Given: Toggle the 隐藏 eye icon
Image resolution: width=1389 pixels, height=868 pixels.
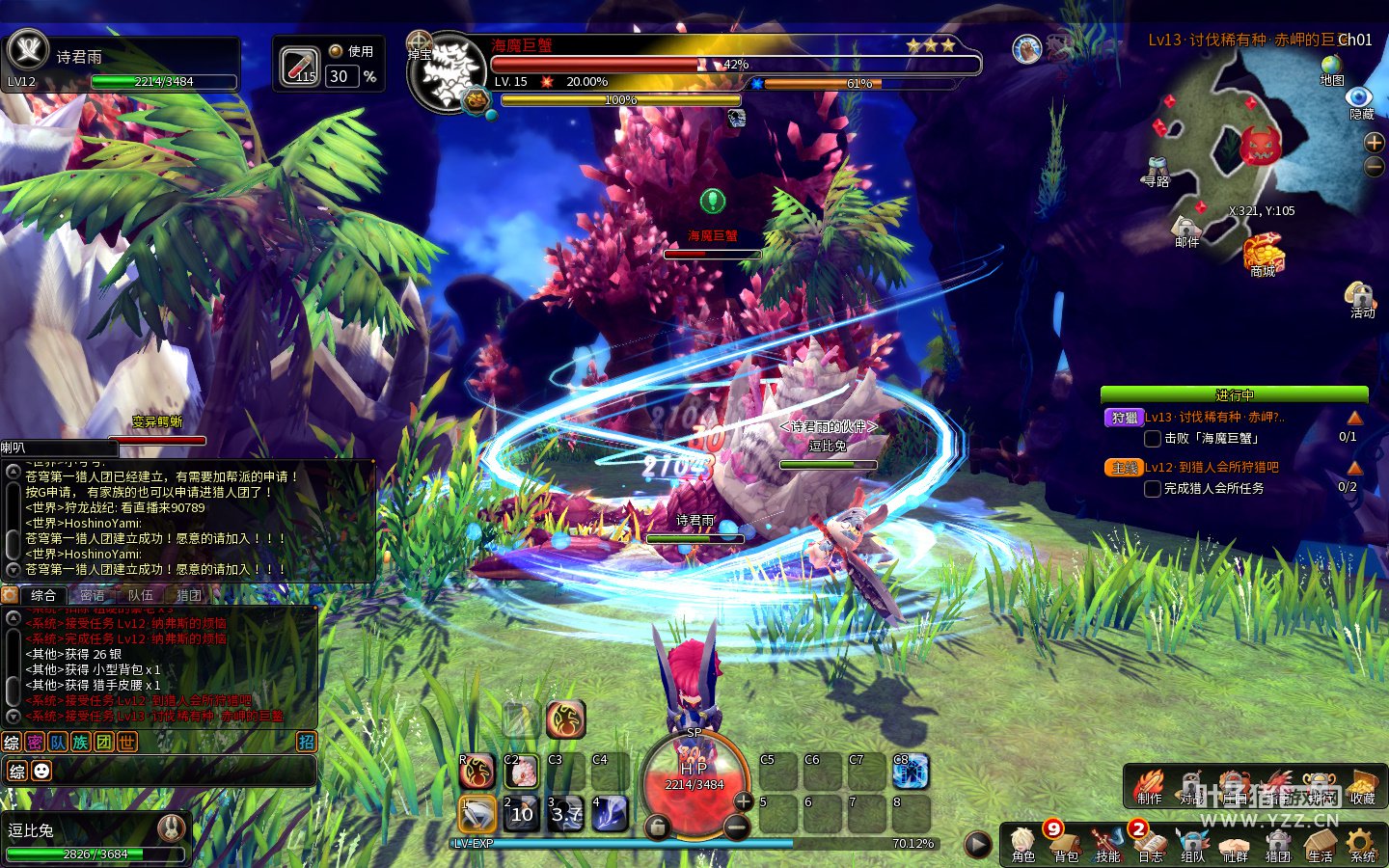Looking at the screenshot, I should [1360, 101].
